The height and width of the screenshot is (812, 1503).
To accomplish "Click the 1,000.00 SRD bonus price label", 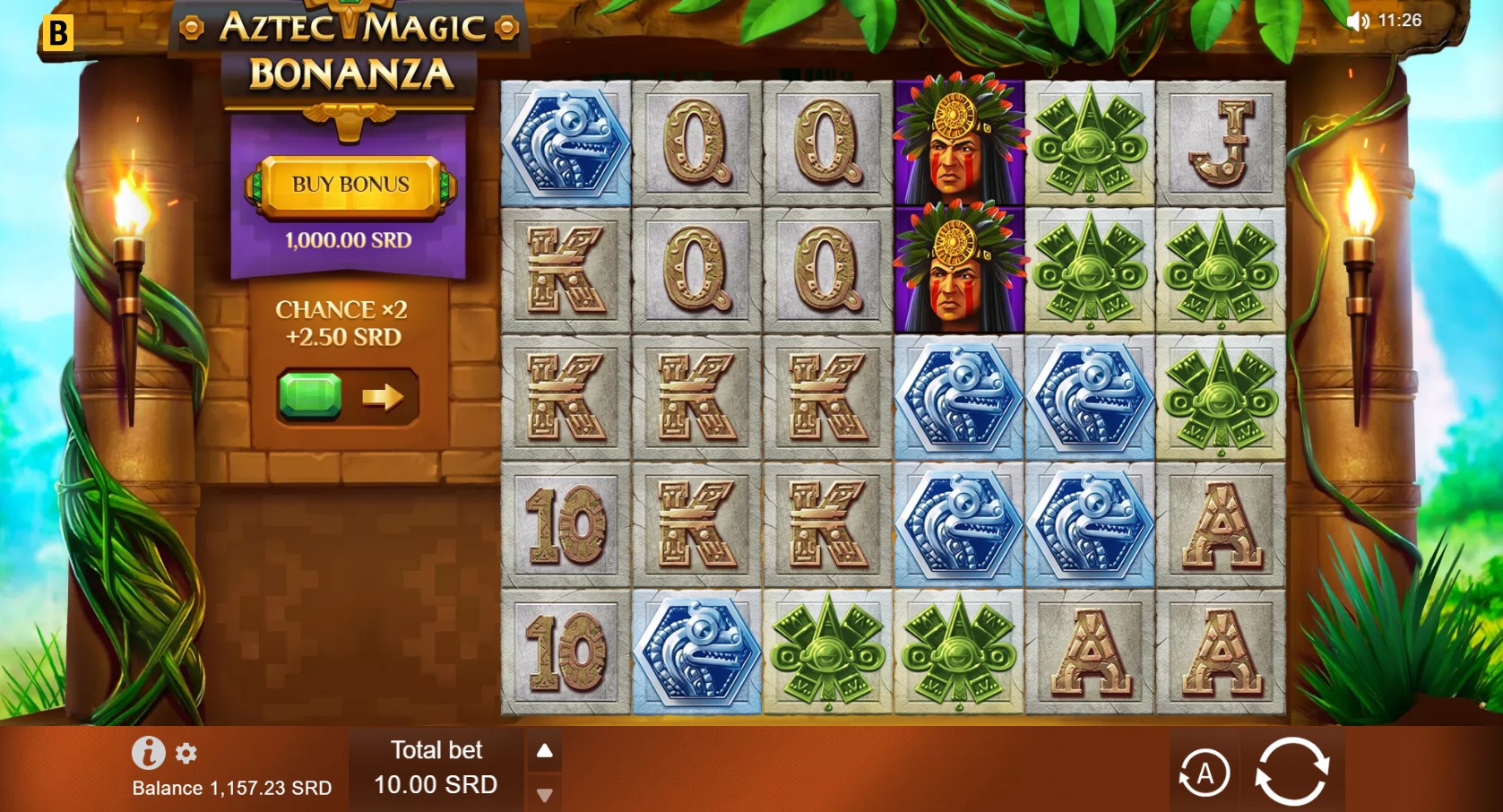I will point(347,239).
